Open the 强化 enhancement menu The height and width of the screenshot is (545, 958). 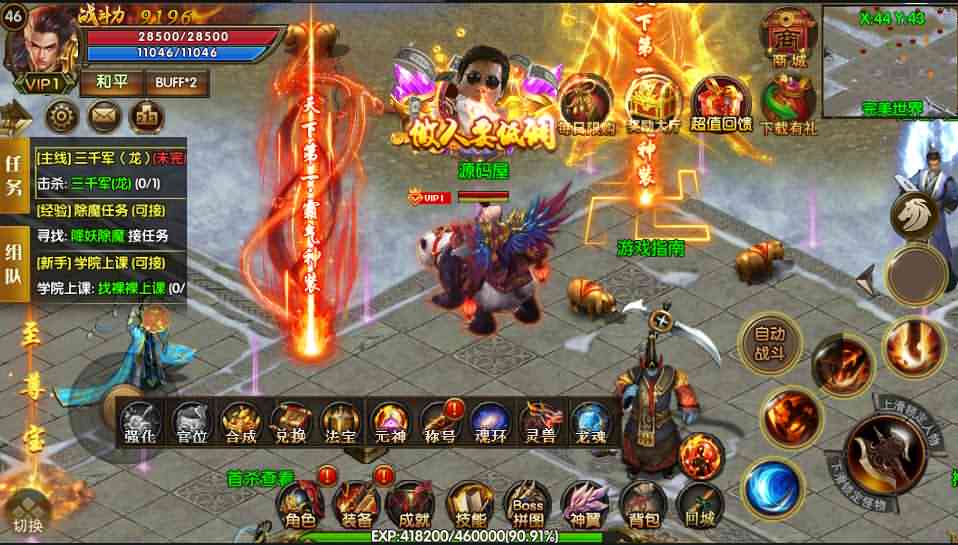click(141, 423)
